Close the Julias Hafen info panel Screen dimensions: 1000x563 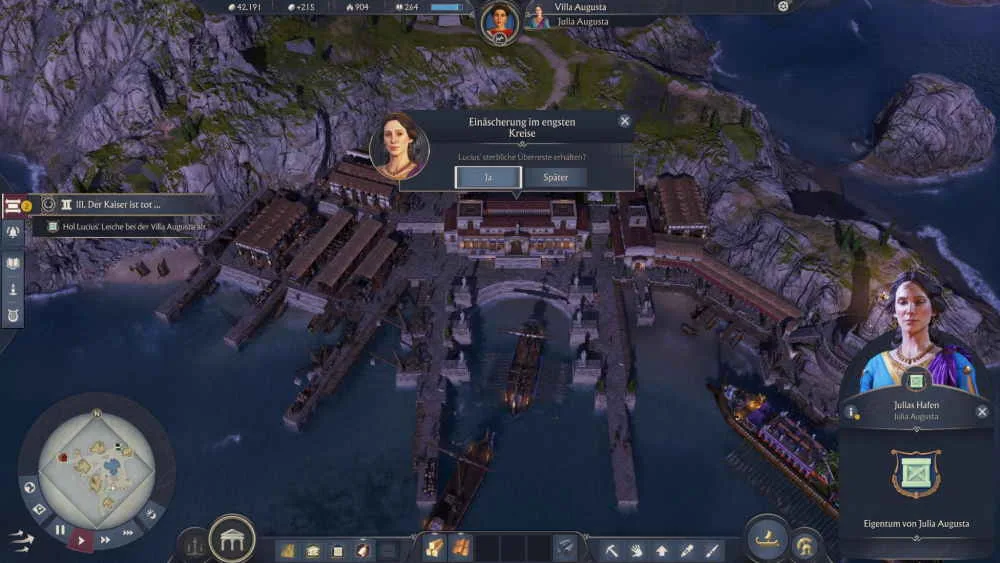pyautogui.click(x=982, y=411)
